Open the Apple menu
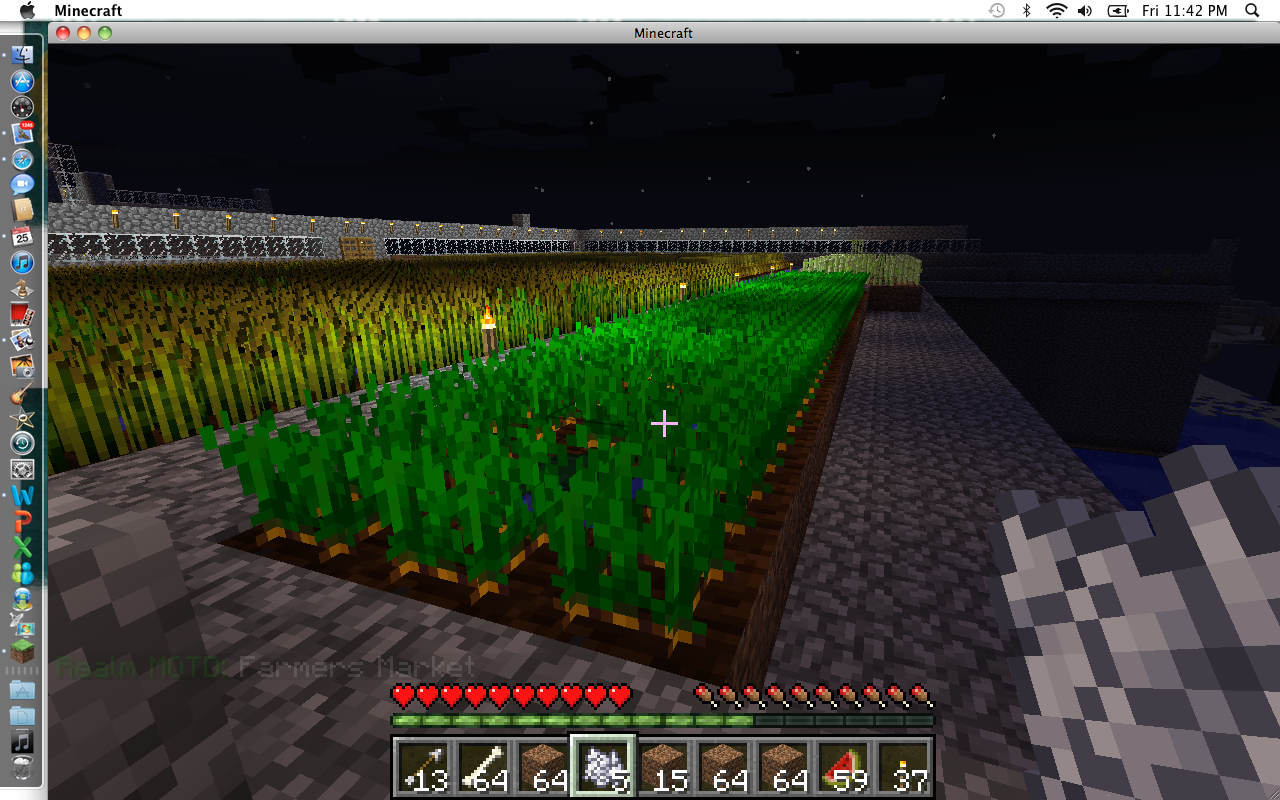Screen dimensions: 1280x800 tap(27, 11)
